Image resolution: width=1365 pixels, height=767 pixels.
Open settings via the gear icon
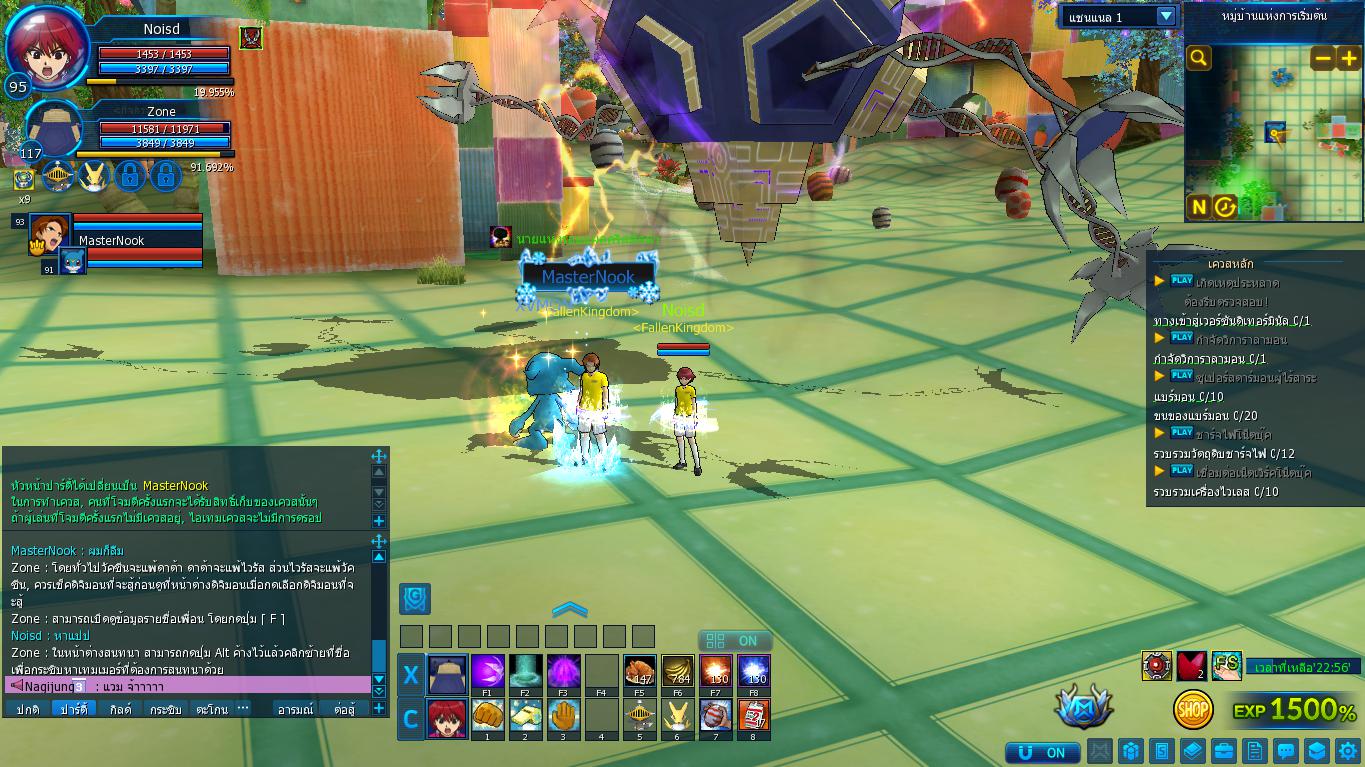[1346, 751]
